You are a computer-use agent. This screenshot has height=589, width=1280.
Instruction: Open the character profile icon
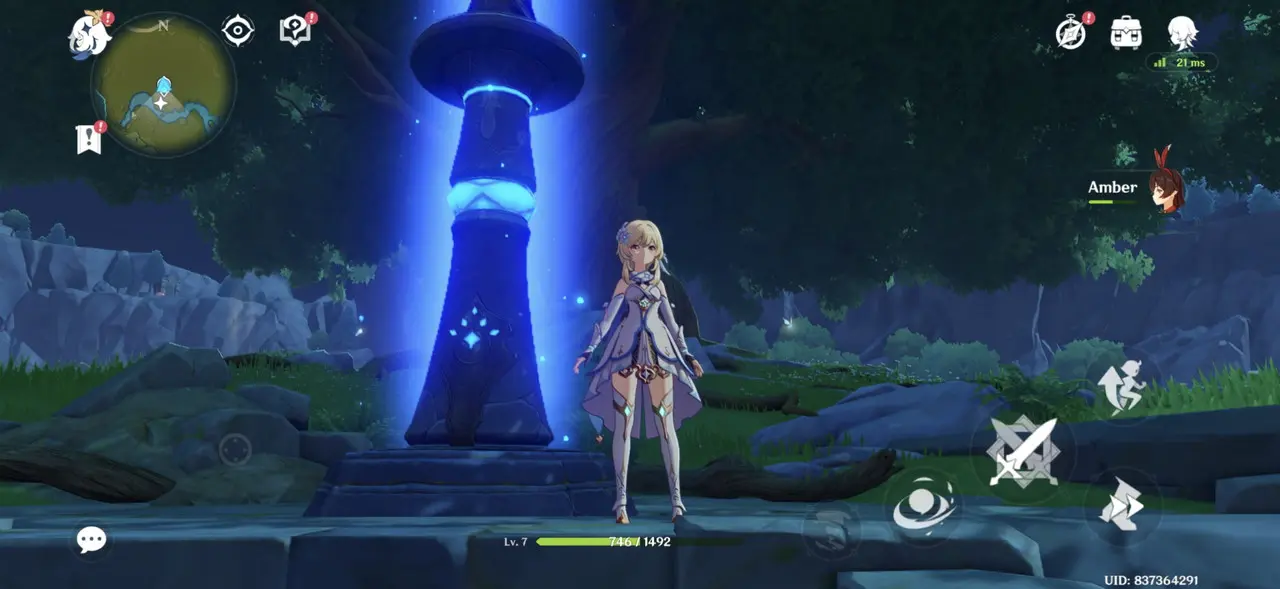click(1182, 32)
